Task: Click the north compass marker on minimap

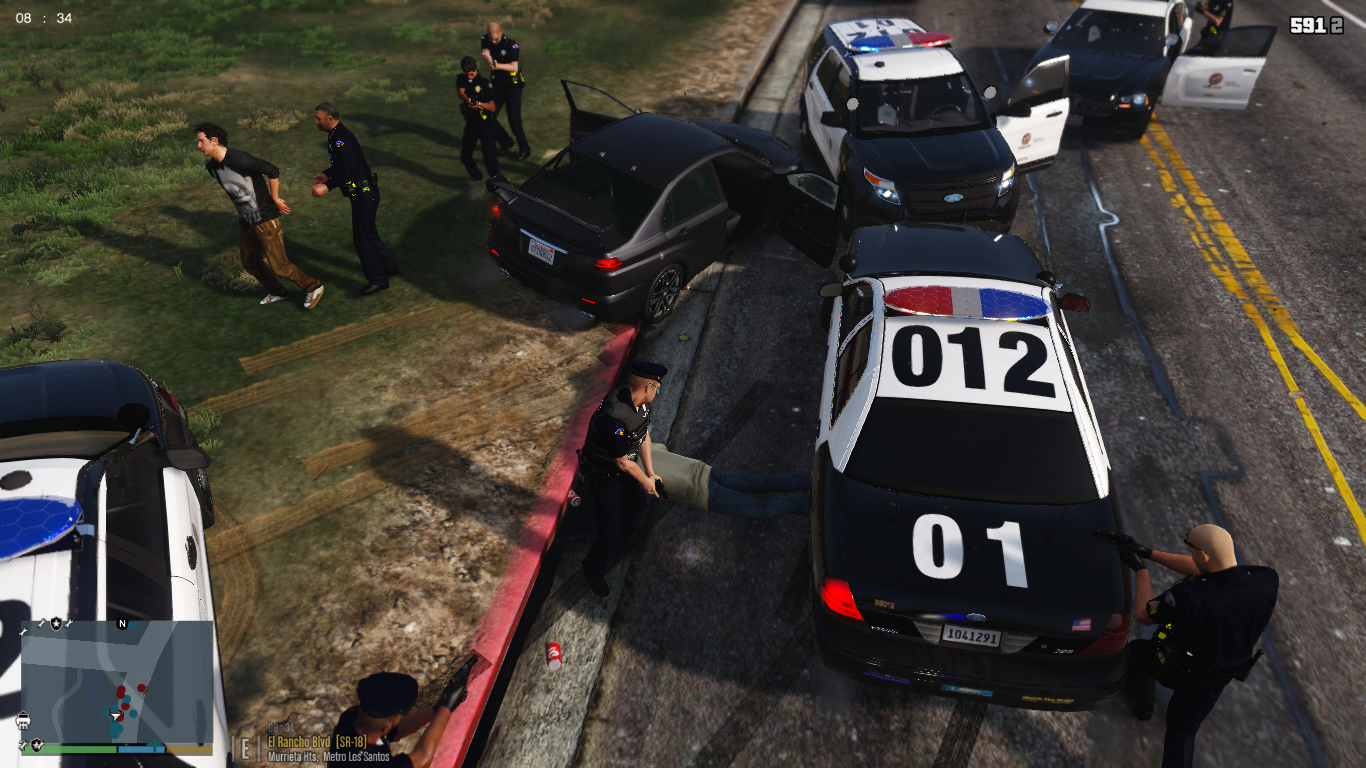Action: (122, 623)
